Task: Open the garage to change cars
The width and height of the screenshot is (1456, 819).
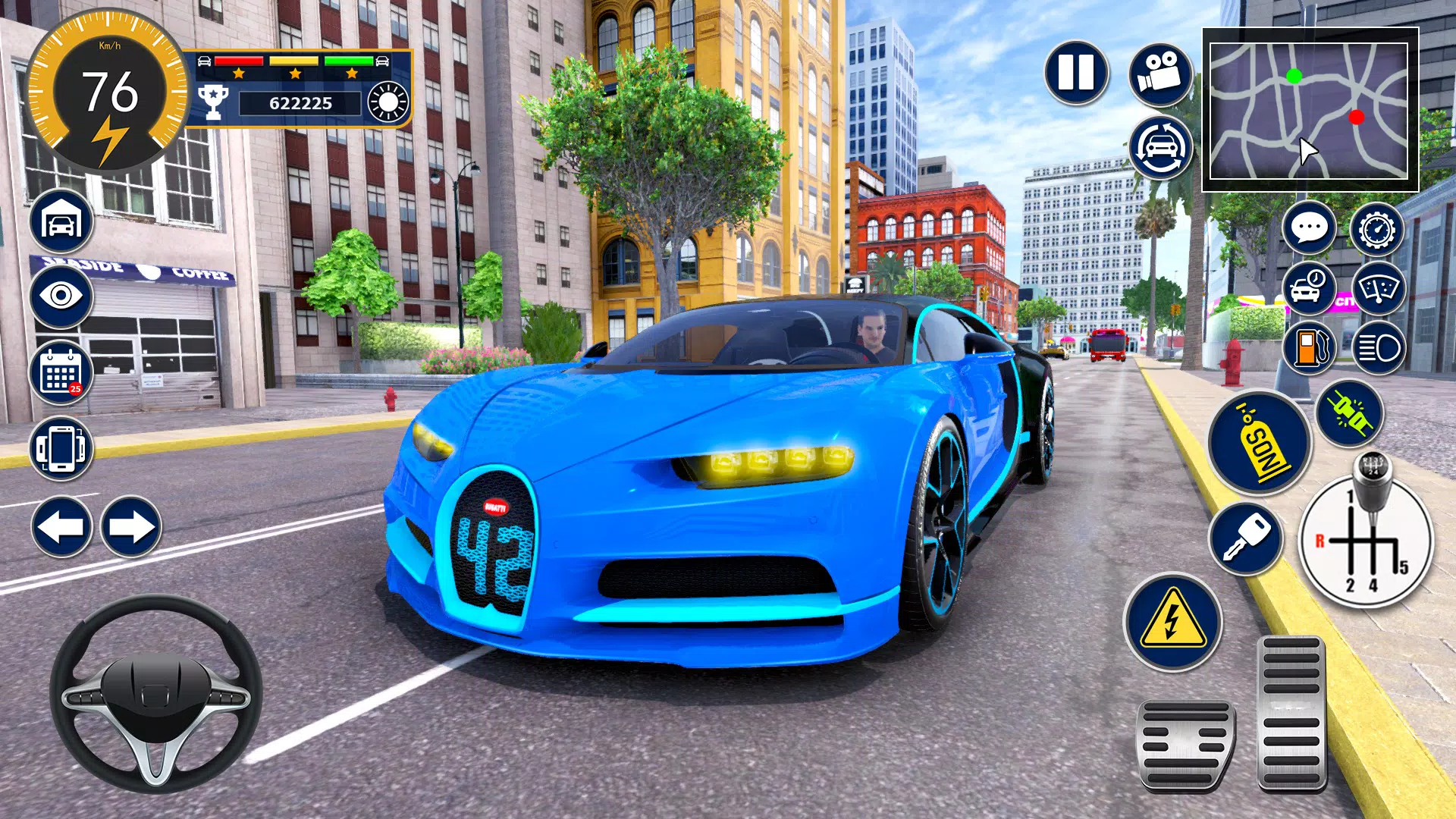Action: [x=61, y=221]
